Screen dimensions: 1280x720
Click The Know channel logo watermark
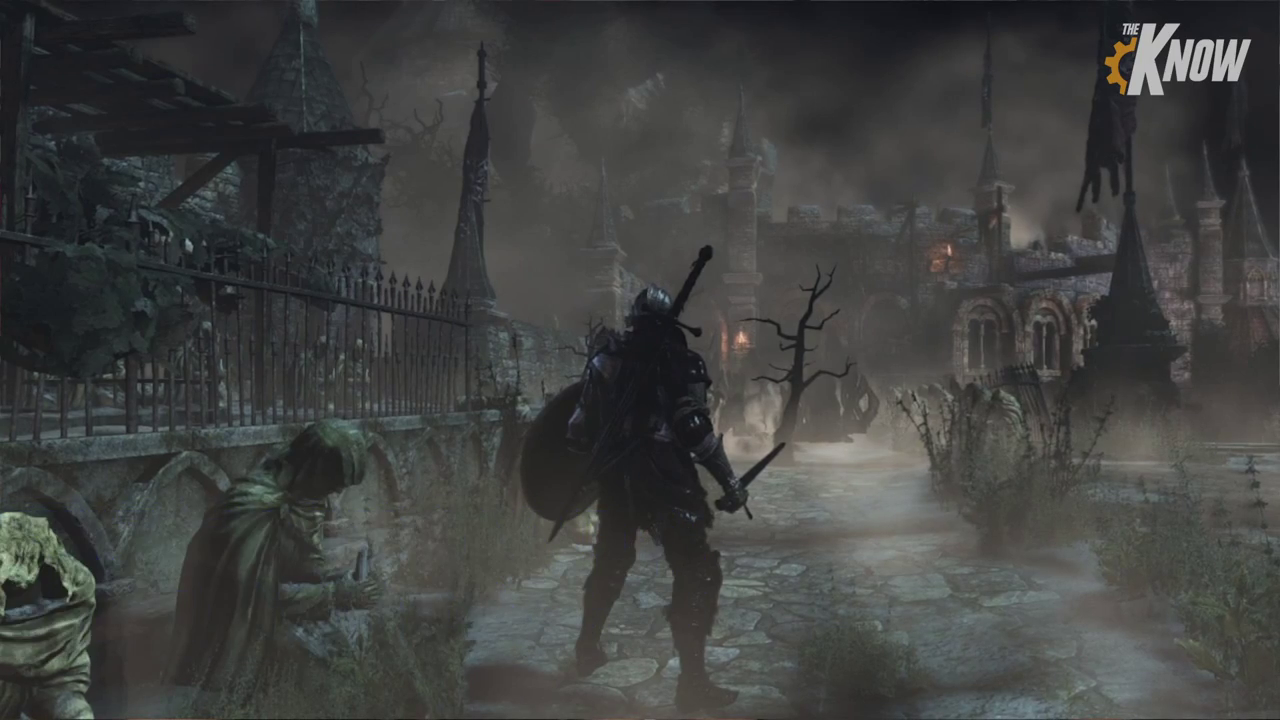pyautogui.click(x=1177, y=59)
